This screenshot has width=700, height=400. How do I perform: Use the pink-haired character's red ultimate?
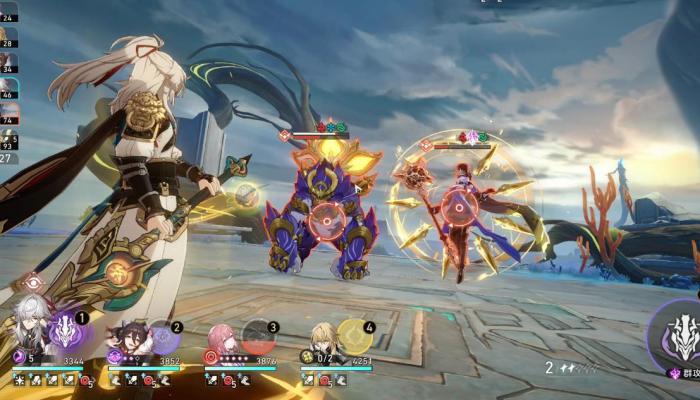click(259, 338)
